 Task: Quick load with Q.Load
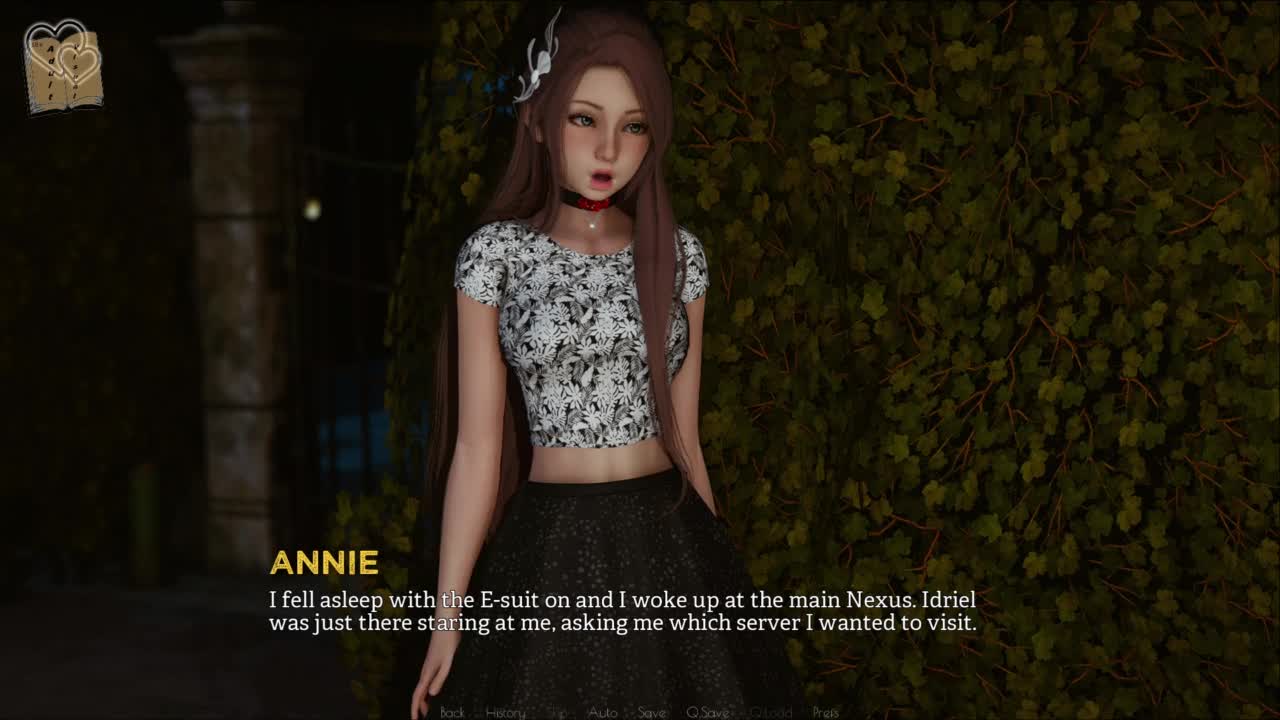click(771, 712)
